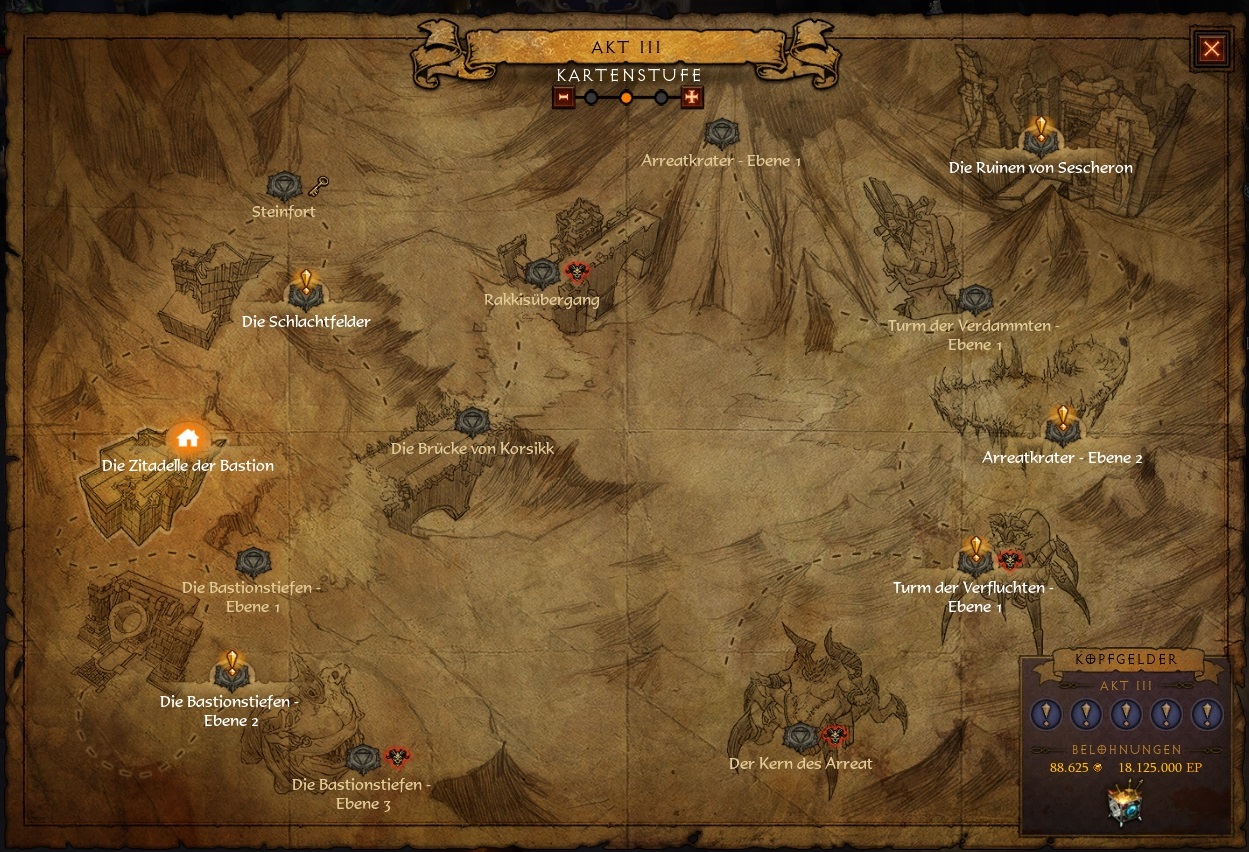The image size is (1249, 852).
Task: Close the Act III map window
Action: click(x=1211, y=49)
